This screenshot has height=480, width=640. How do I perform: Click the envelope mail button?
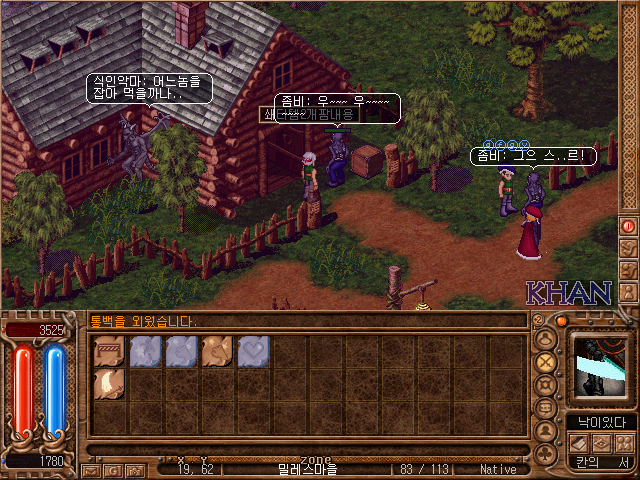(x=92, y=469)
